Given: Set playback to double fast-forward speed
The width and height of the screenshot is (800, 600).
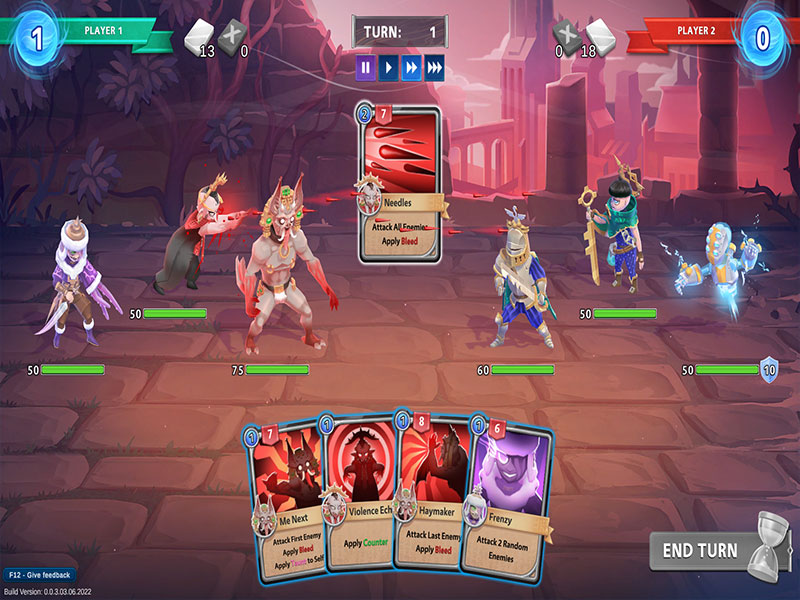Looking at the screenshot, I should [411, 68].
